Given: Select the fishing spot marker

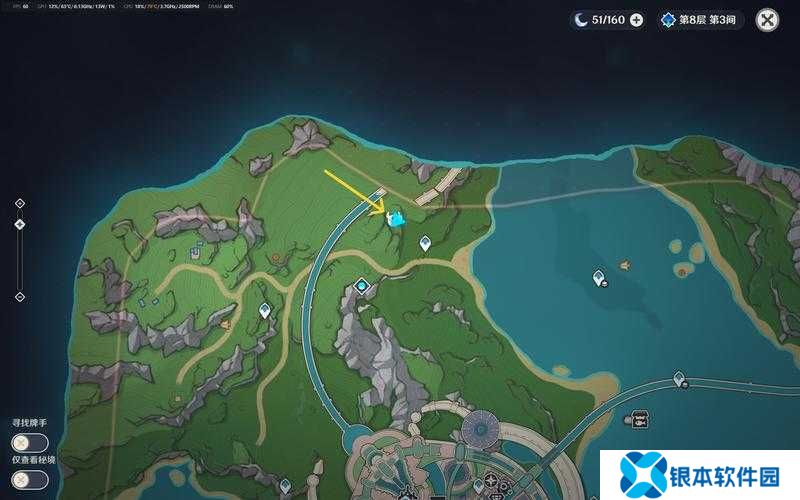Looking at the screenshot, I should point(625,265).
